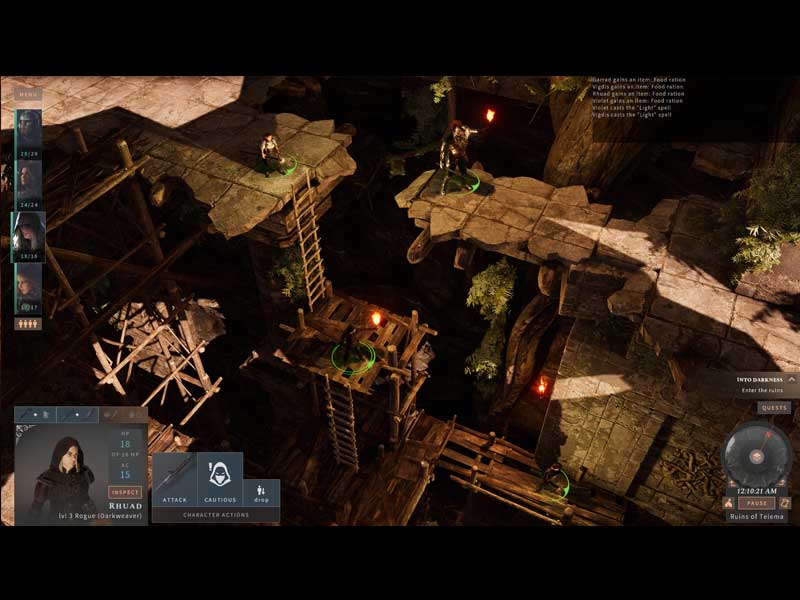This screenshot has height=600, width=800.
Task: Switch to the second weapon set tab
Action: coord(78,414)
